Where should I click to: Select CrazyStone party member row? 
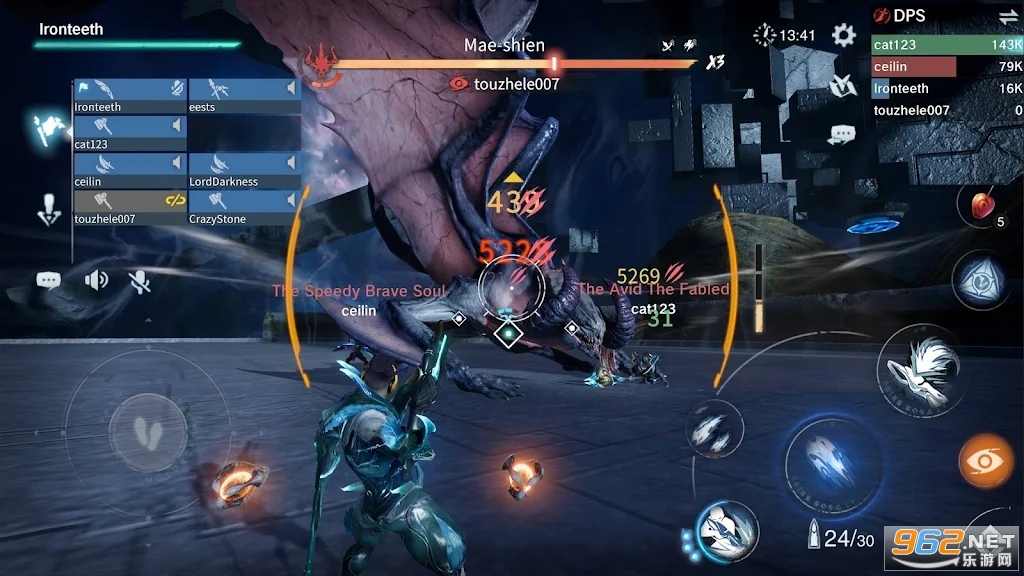245,208
